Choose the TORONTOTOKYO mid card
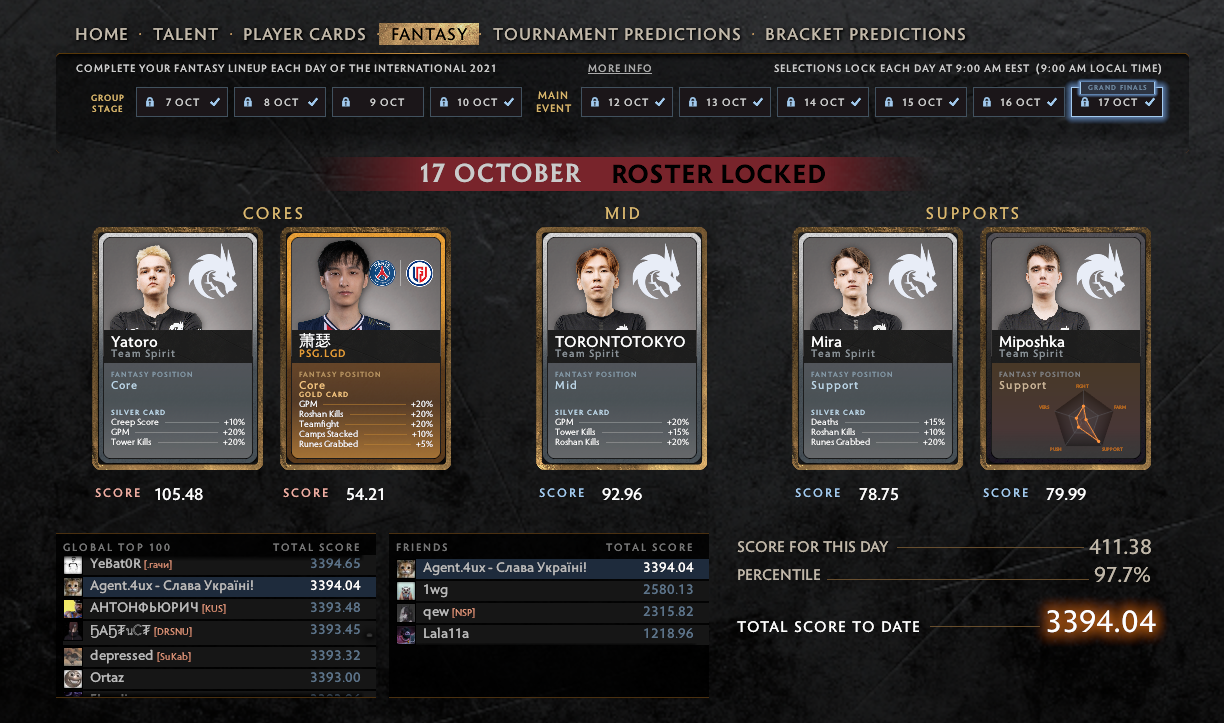 (x=621, y=348)
